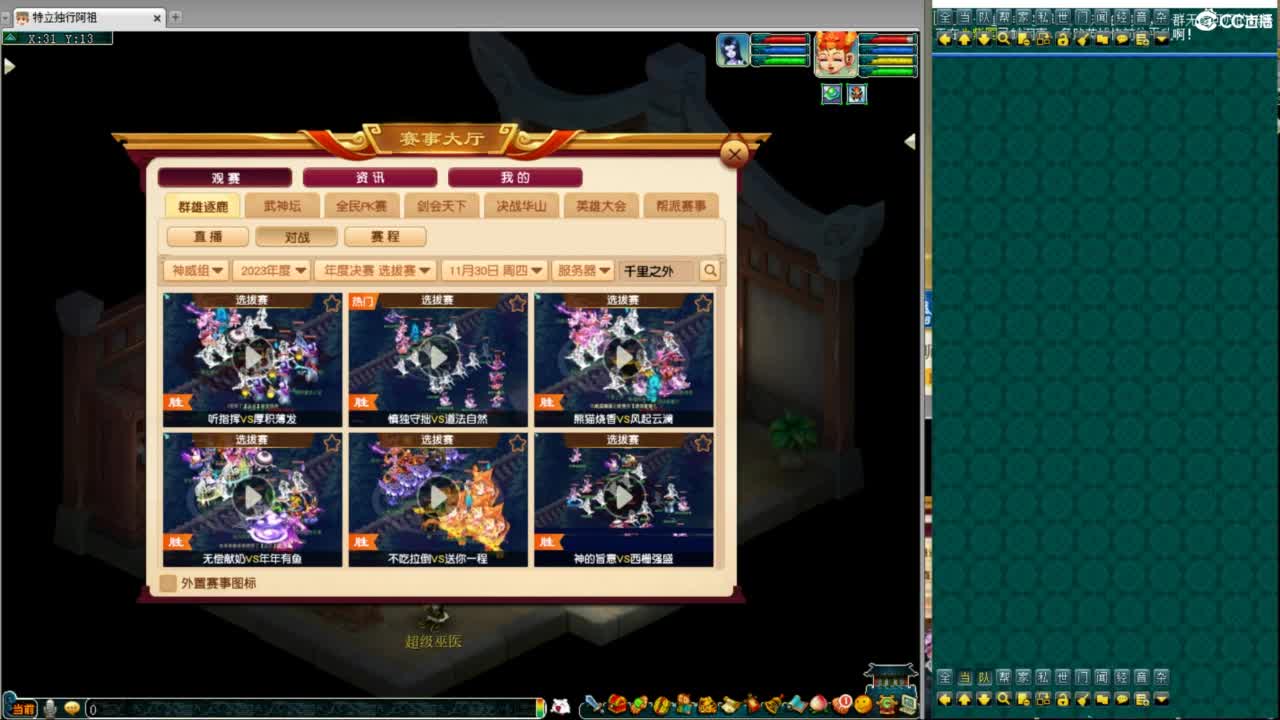
Task: Open the play button on 听指挥VS厚积薄发 match video
Action: point(251,355)
